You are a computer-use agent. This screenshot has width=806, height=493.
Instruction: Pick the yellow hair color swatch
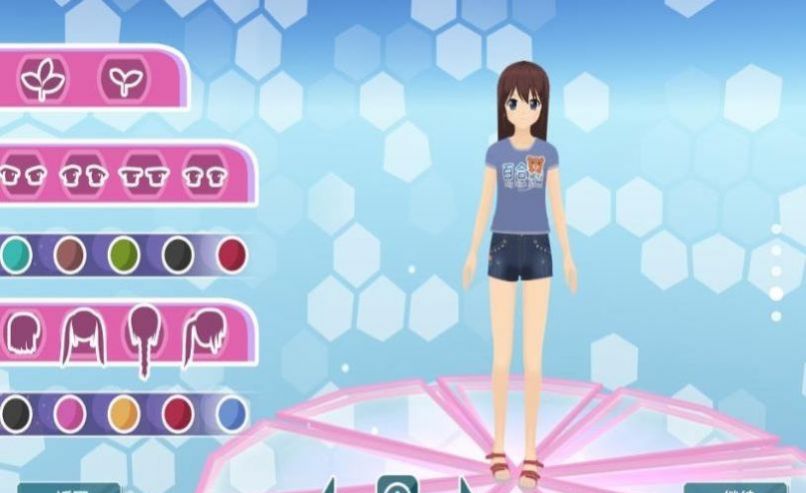tap(123, 413)
